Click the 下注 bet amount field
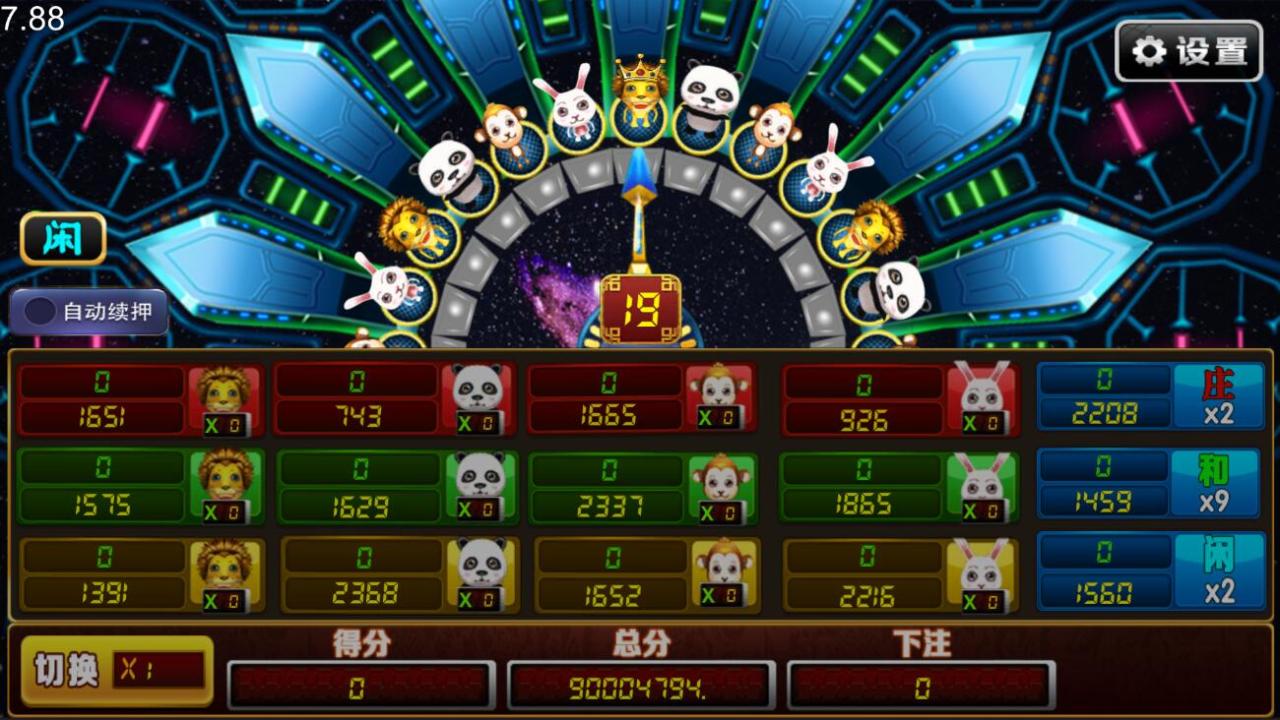 pyautogui.click(x=918, y=688)
